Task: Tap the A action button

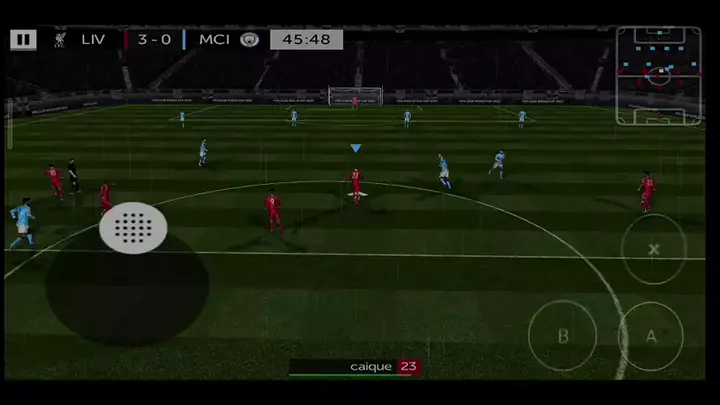Action: (651, 336)
